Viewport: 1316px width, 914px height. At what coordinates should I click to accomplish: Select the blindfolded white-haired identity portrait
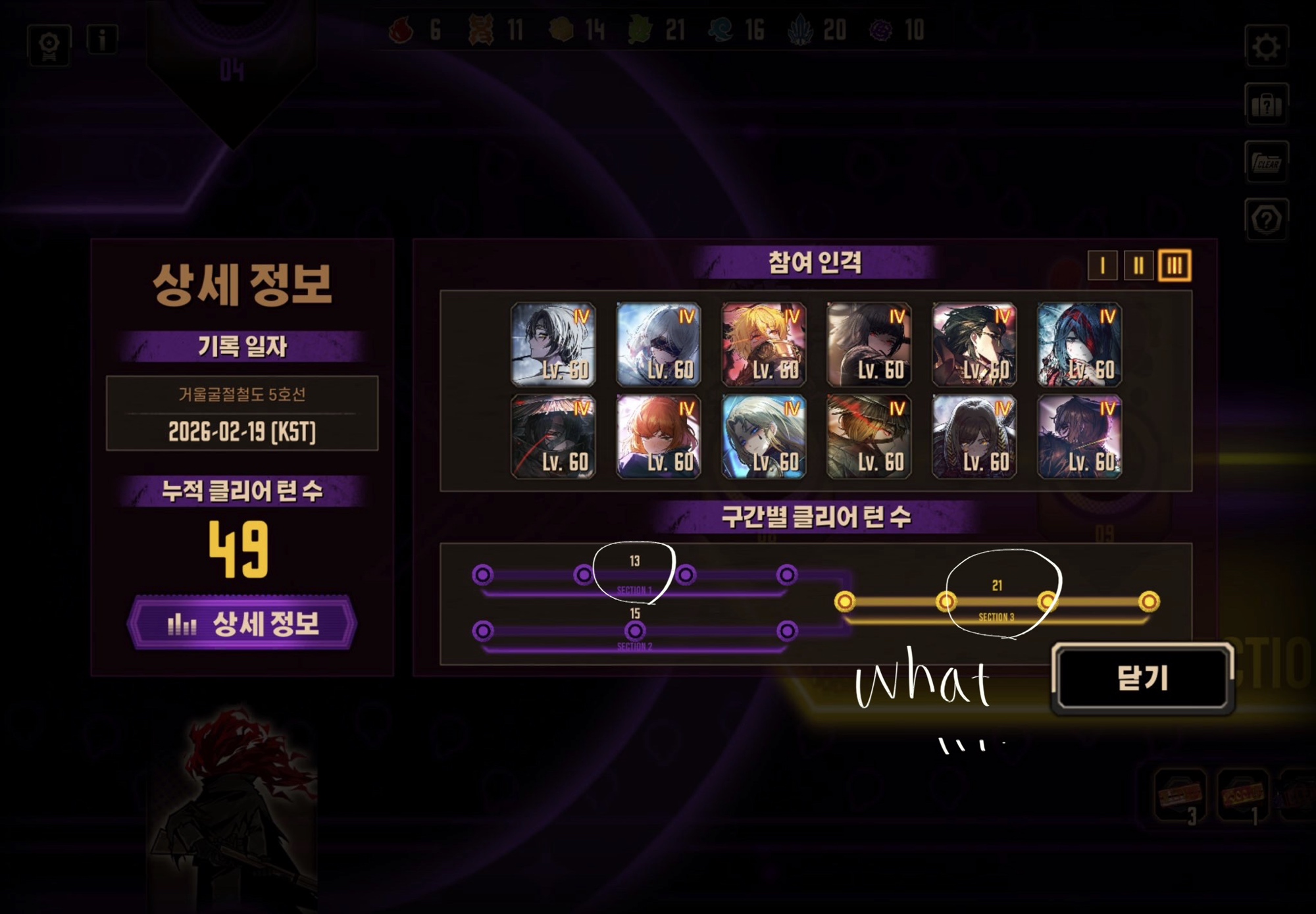click(x=658, y=344)
